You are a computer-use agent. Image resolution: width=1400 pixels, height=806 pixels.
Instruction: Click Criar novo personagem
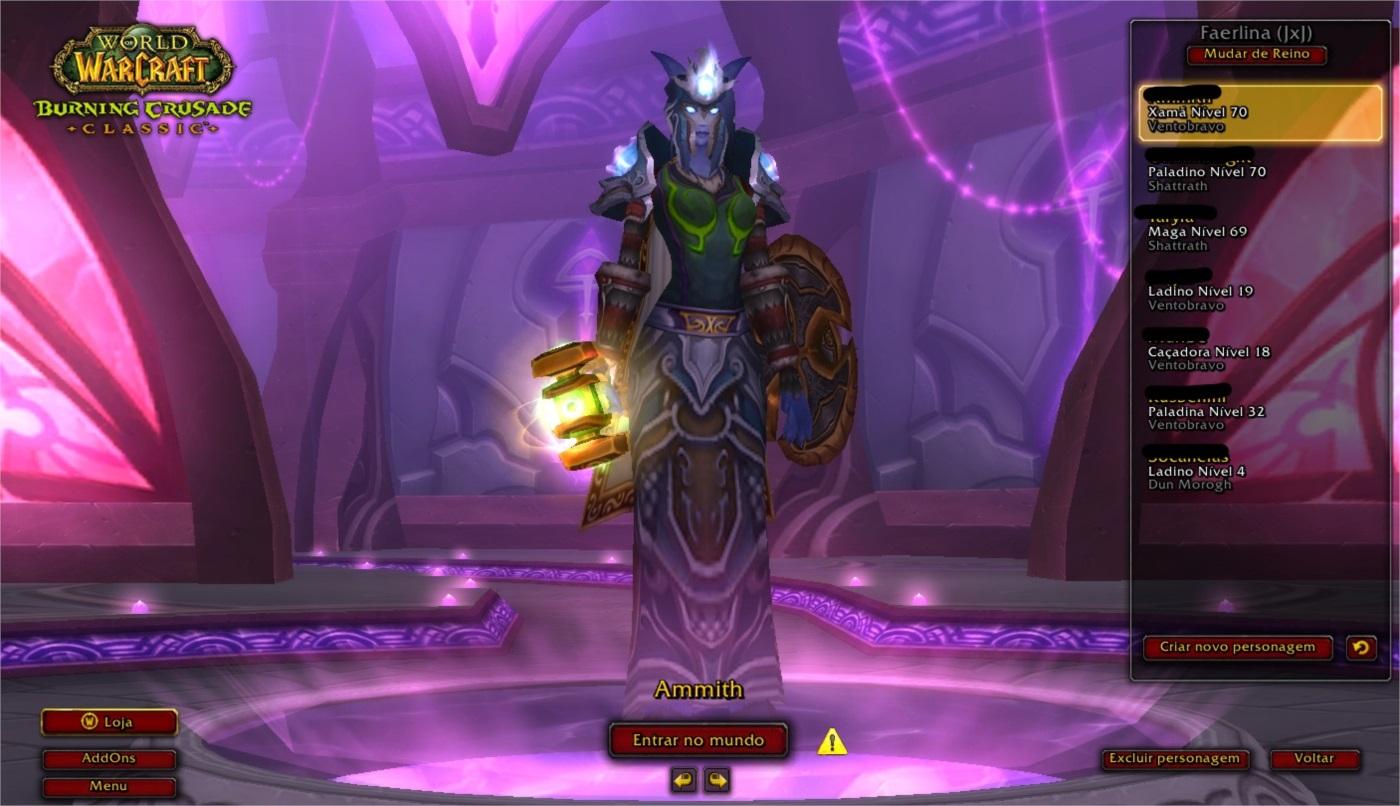click(1237, 647)
